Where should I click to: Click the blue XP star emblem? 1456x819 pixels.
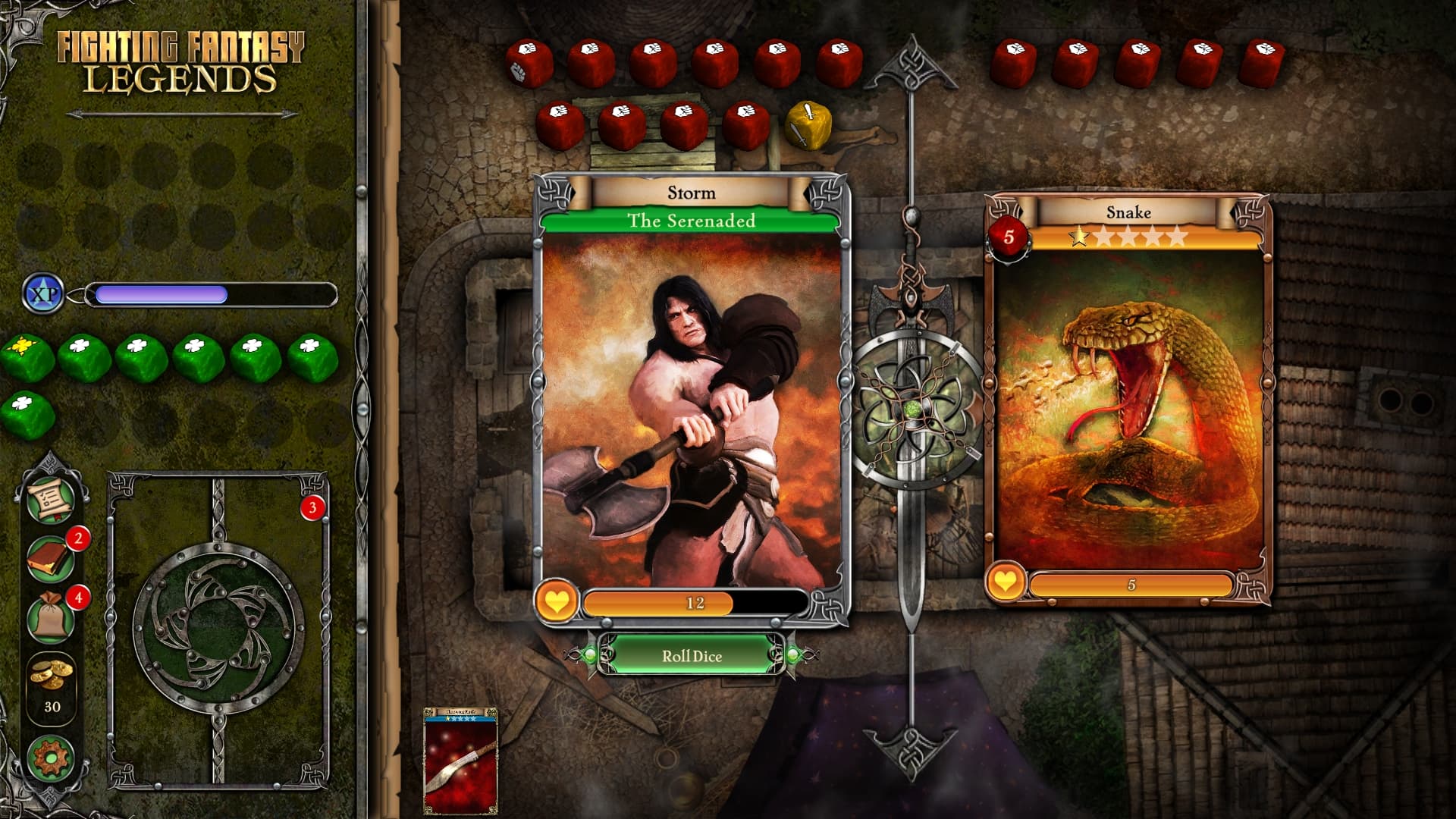coord(43,292)
